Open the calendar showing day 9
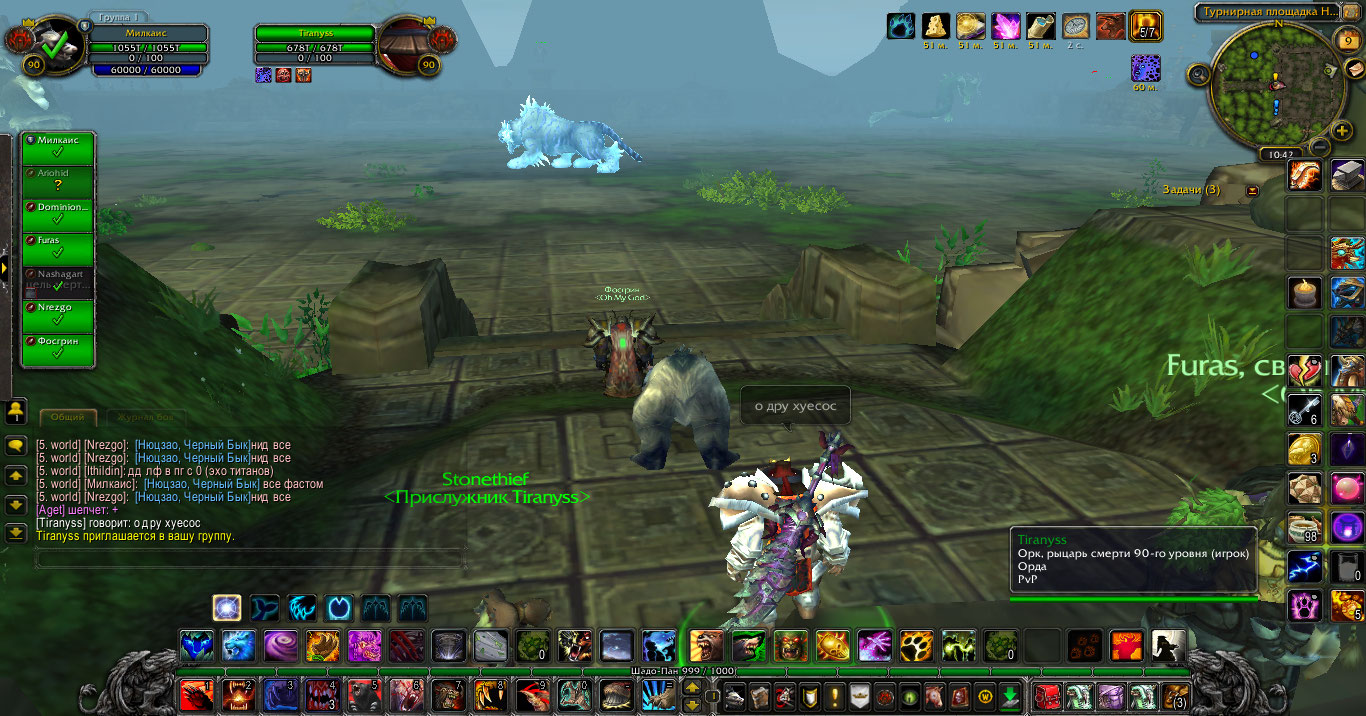Image resolution: width=1366 pixels, height=716 pixels. pos(1348,40)
